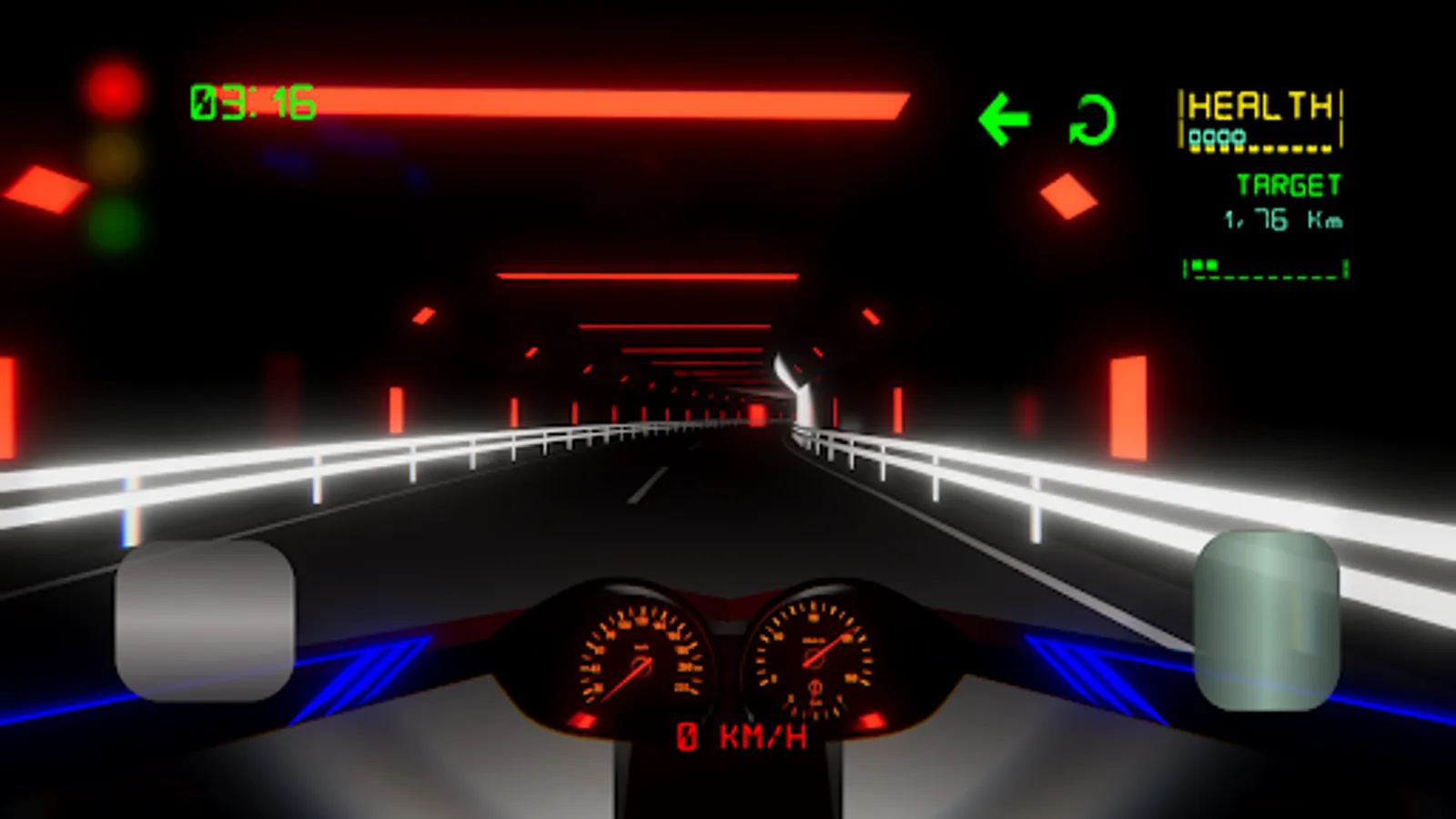This screenshot has height=819, width=1456.
Task: Click the 0 KM/H speed readout
Action: [743, 735]
